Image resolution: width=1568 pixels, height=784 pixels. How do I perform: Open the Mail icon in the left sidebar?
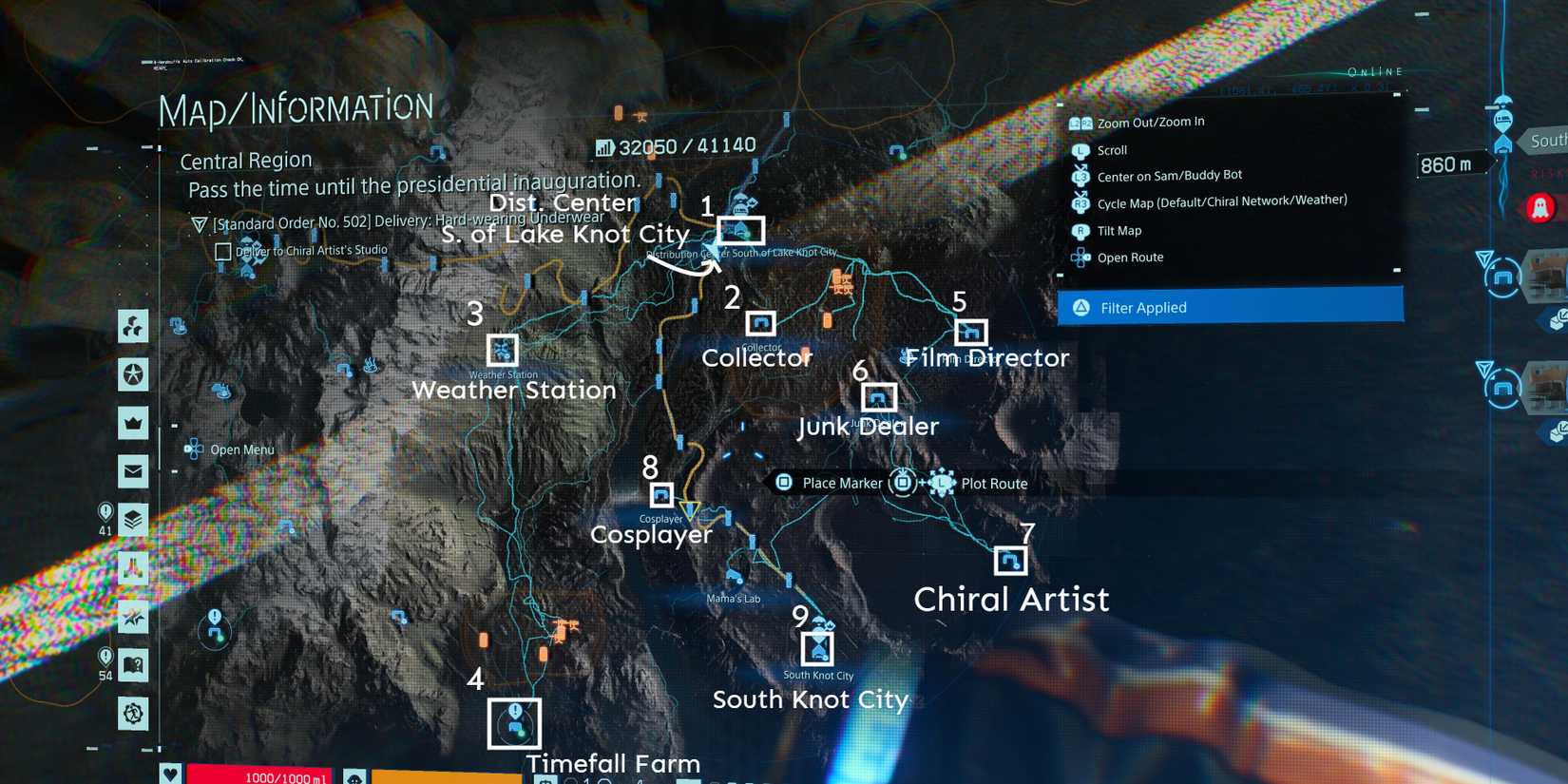133,468
